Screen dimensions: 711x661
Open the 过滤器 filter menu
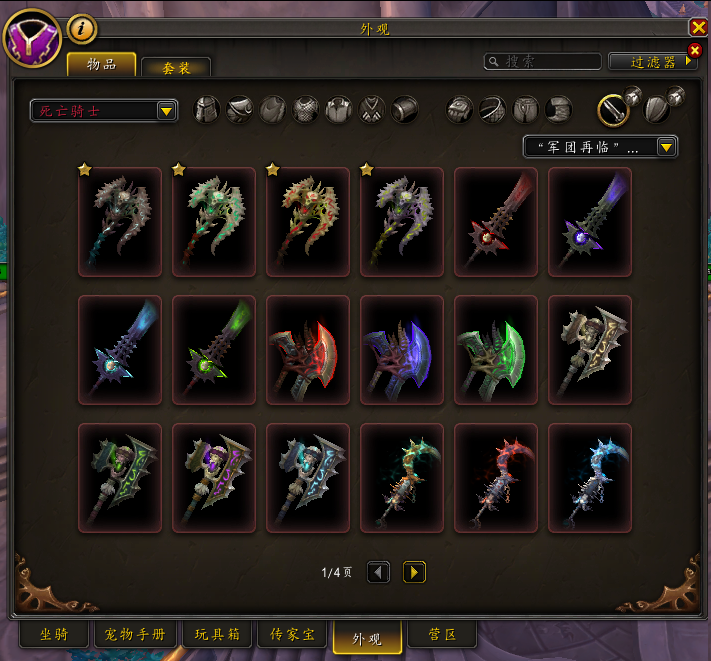point(653,62)
